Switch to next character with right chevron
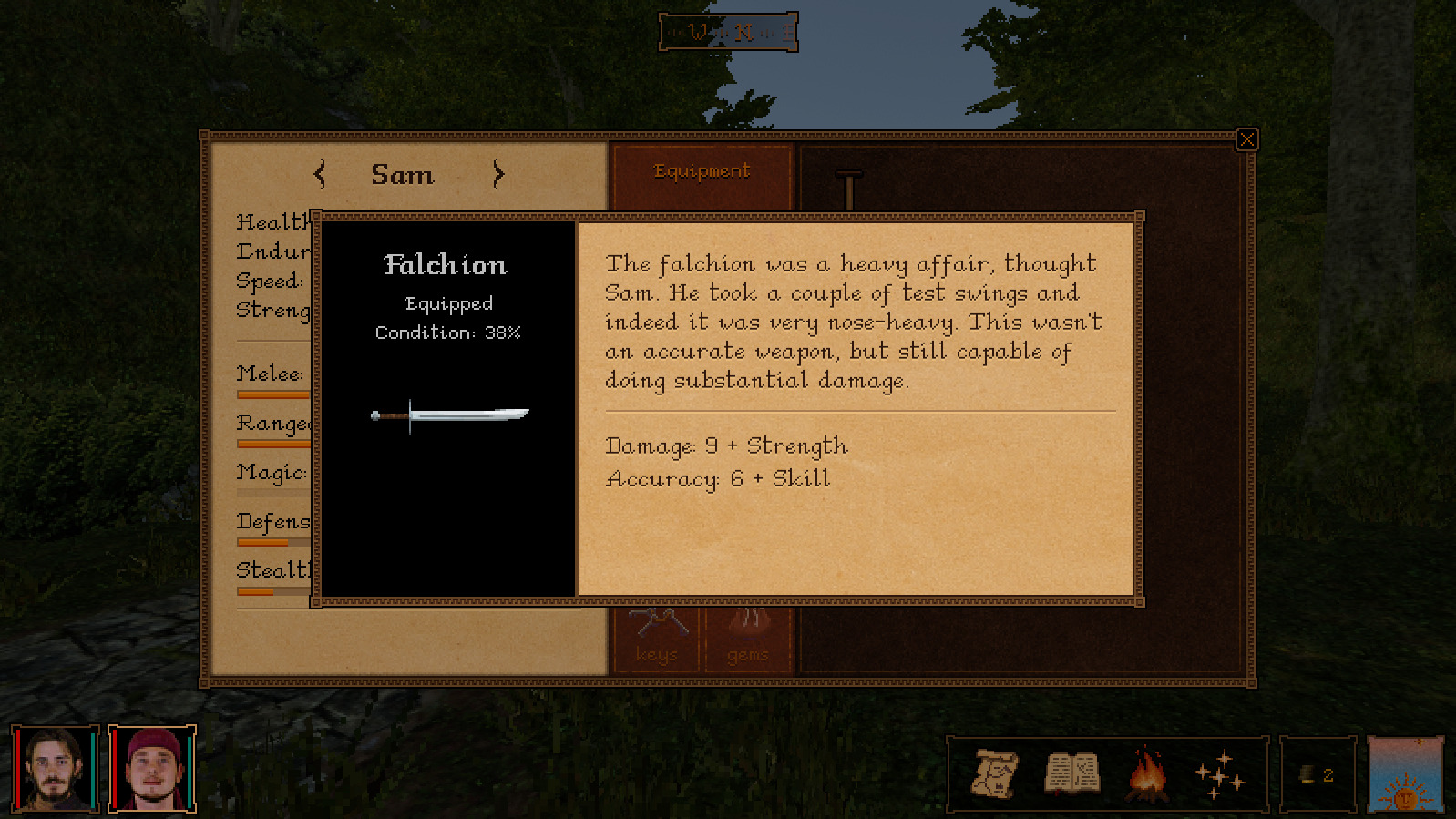 [x=497, y=175]
